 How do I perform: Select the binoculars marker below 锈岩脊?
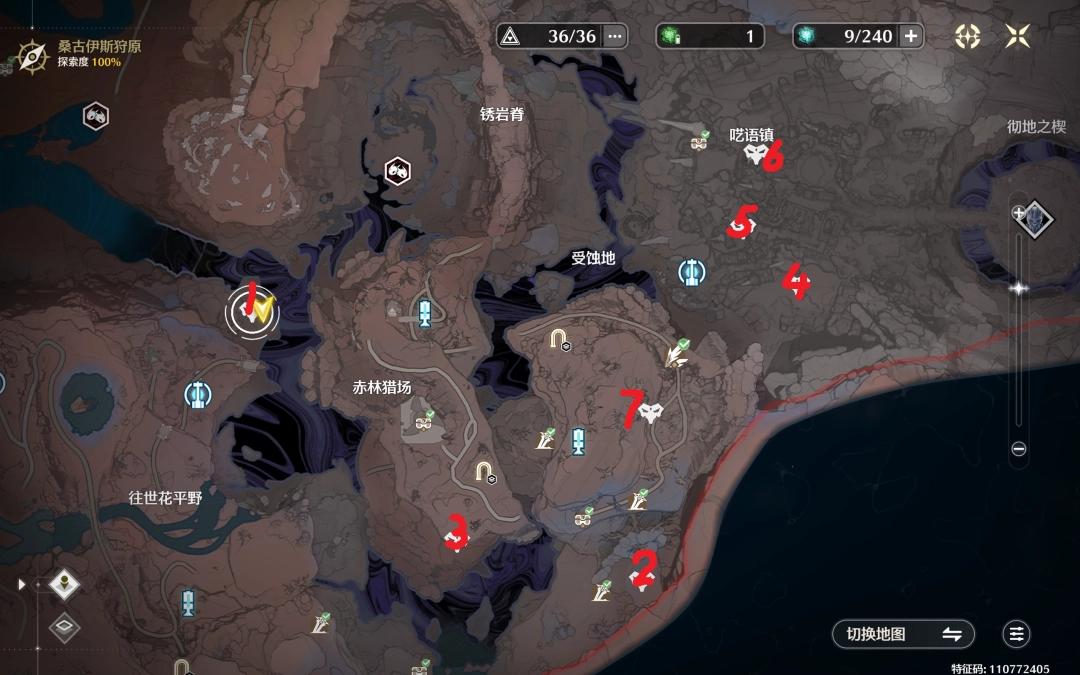point(397,171)
